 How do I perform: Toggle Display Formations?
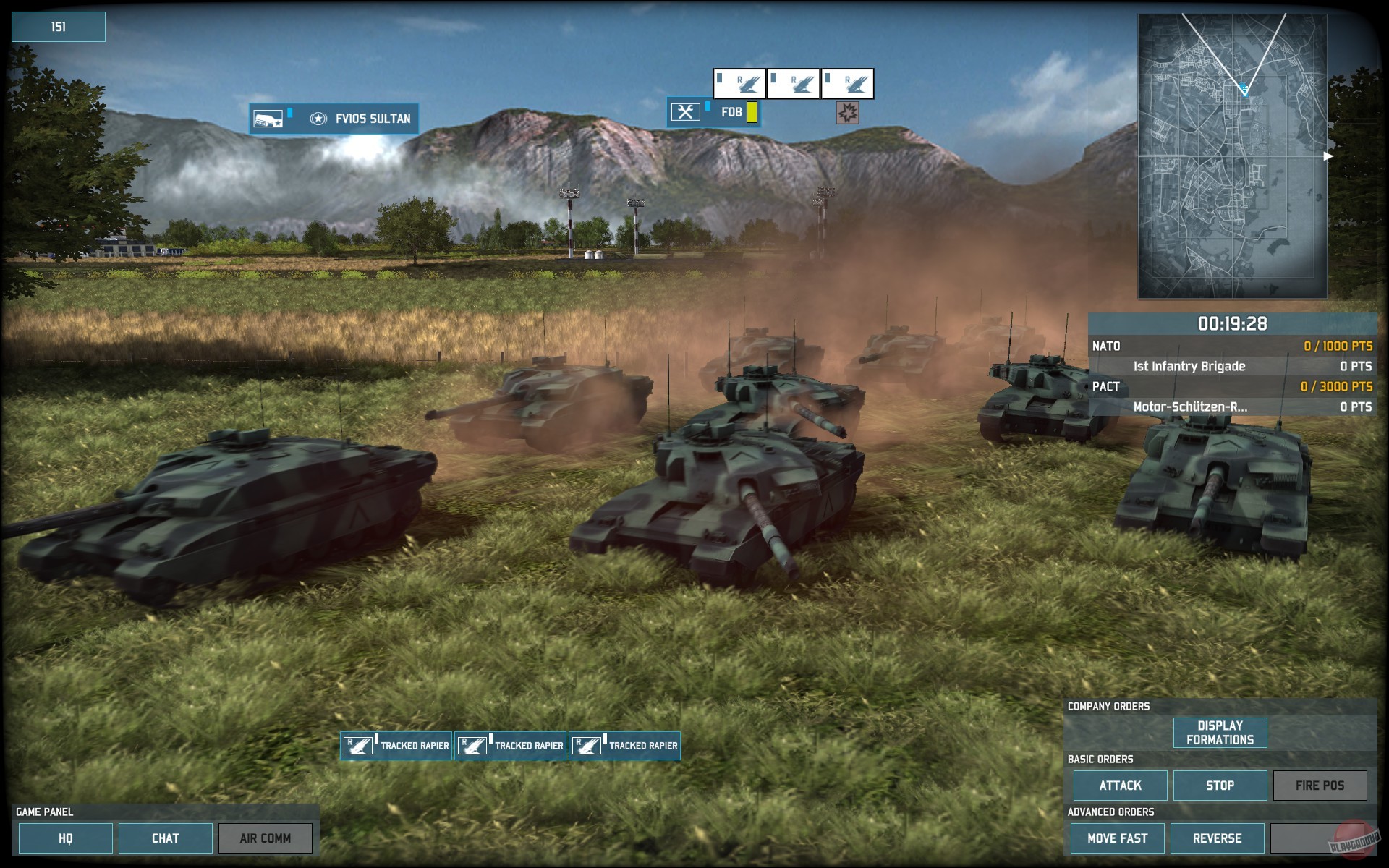pyautogui.click(x=1220, y=733)
